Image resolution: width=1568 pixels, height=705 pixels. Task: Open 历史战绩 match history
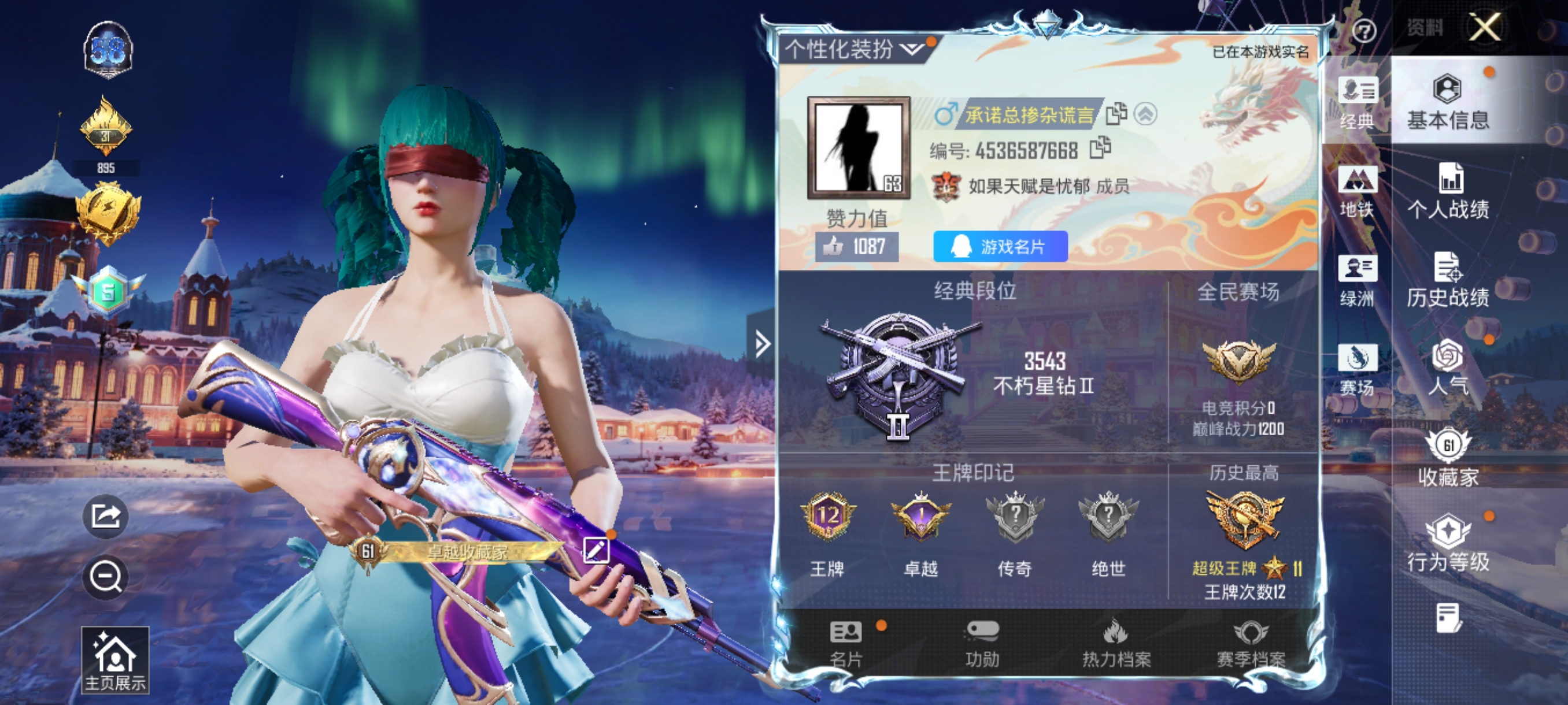(1448, 280)
